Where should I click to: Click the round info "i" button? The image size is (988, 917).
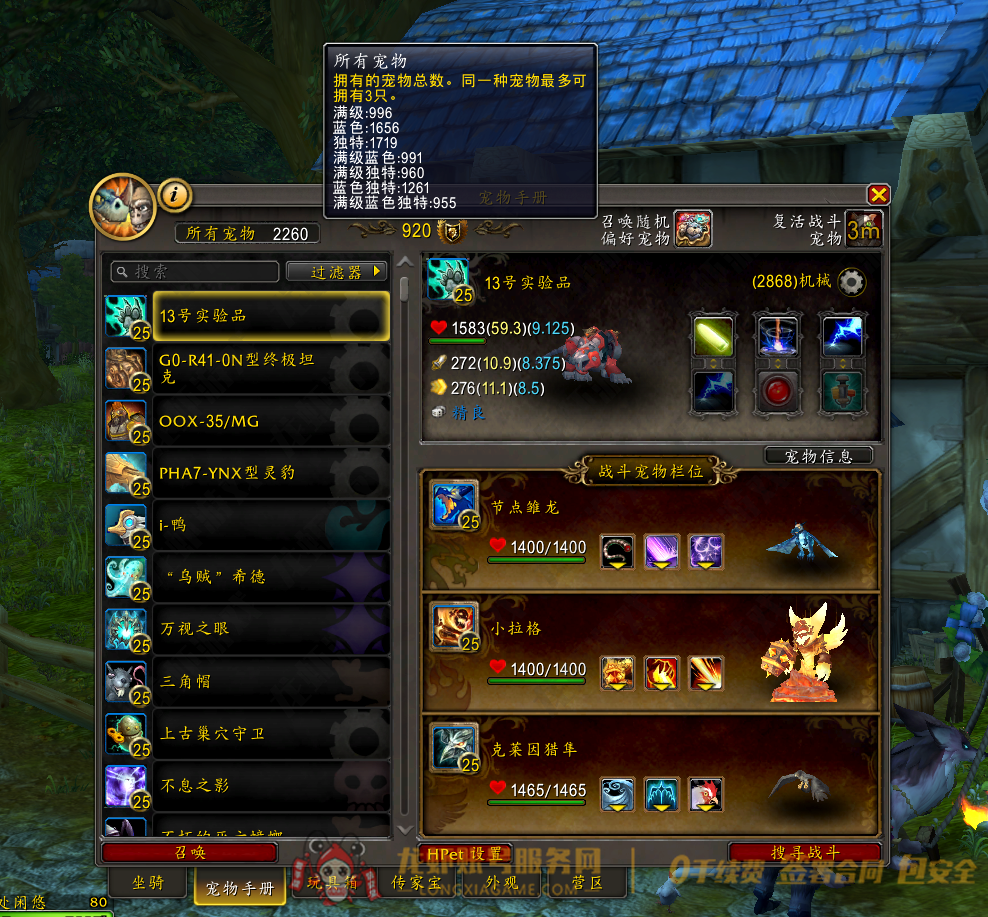[175, 194]
